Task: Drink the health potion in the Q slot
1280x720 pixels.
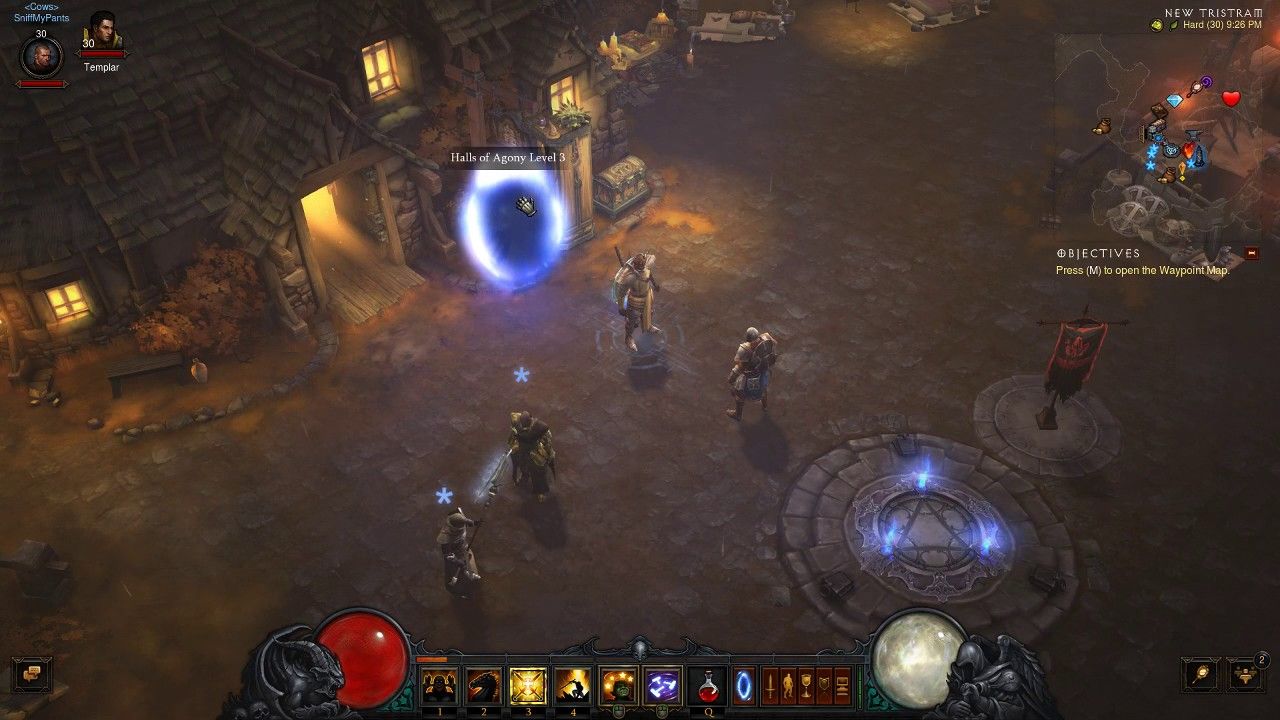Action: pos(709,686)
